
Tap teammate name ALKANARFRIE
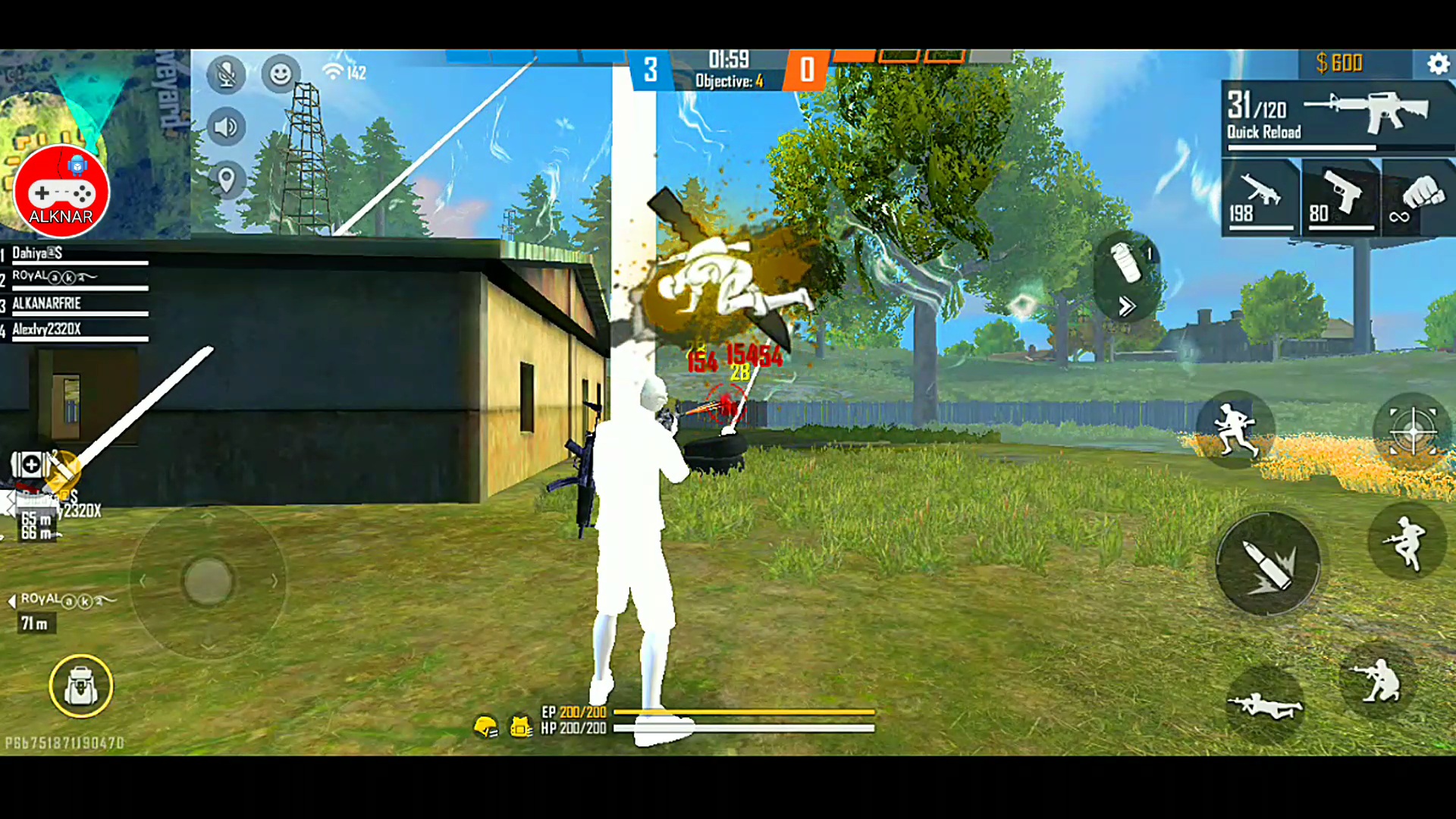[45, 303]
